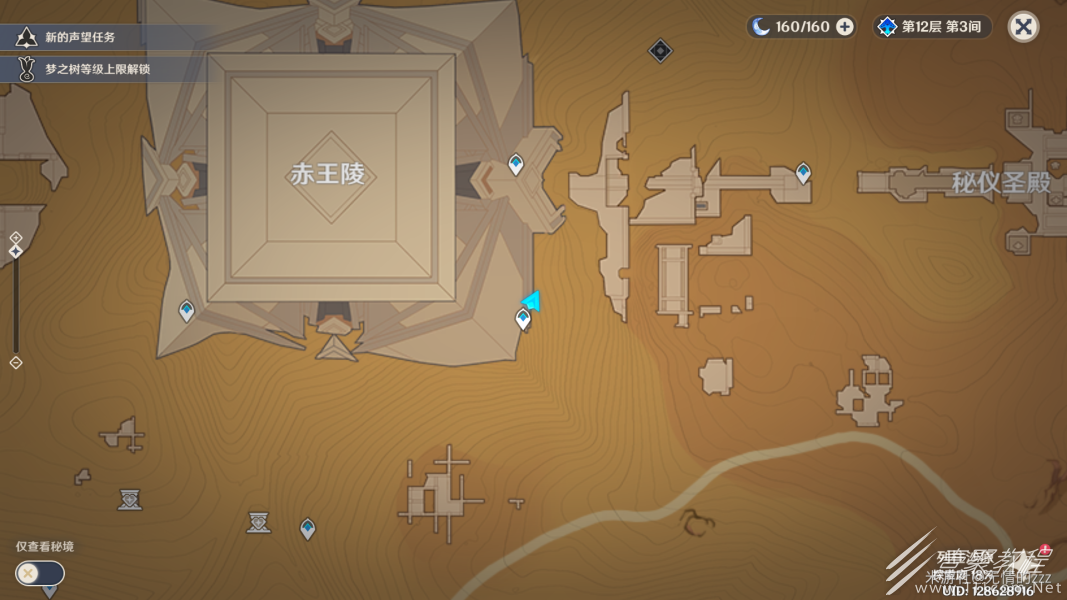Select the teleport waypoint beside the player arrow
The height and width of the screenshot is (600, 1067).
click(522, 319)
